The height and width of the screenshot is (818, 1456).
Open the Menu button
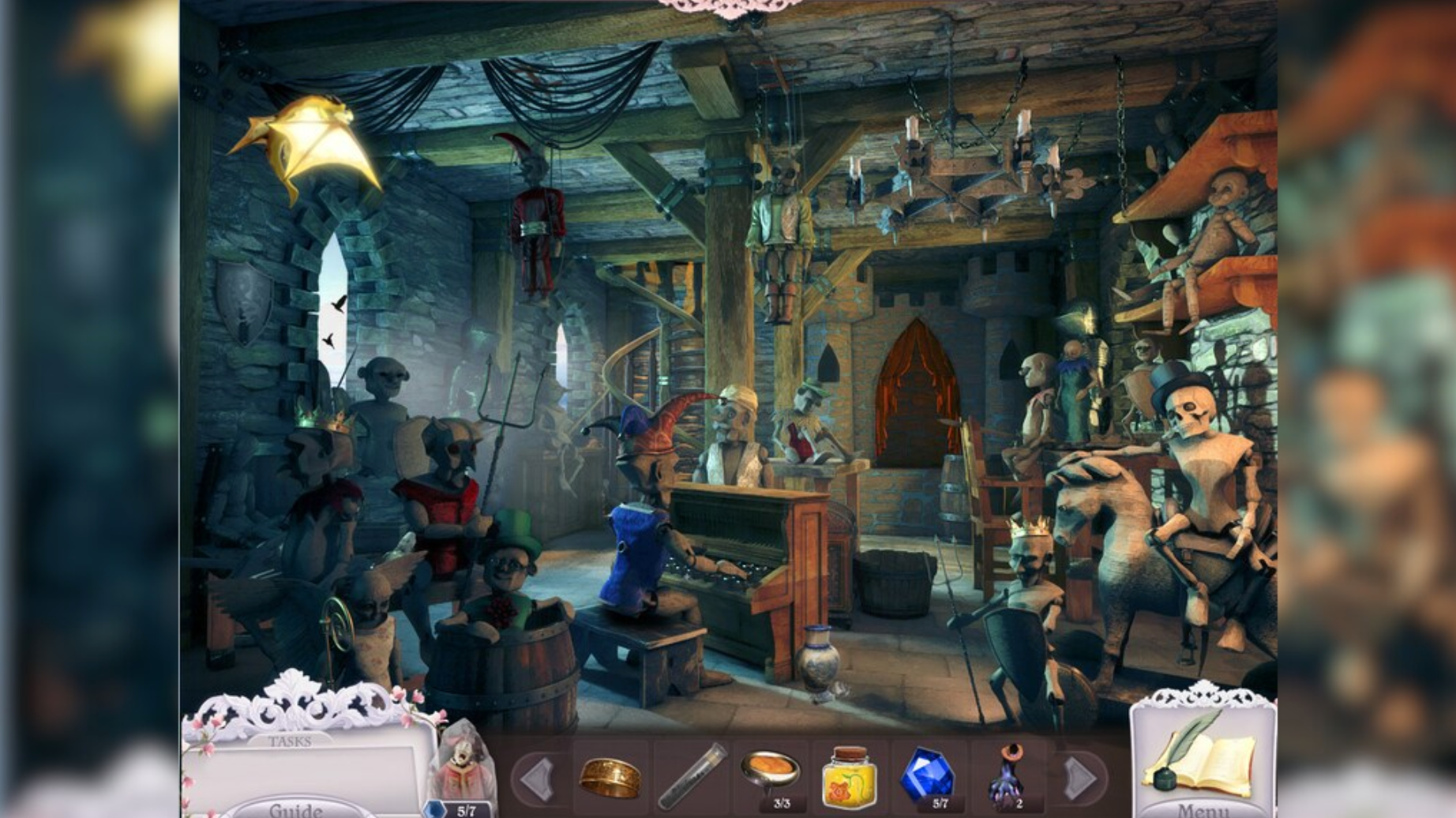(1203, 809)
